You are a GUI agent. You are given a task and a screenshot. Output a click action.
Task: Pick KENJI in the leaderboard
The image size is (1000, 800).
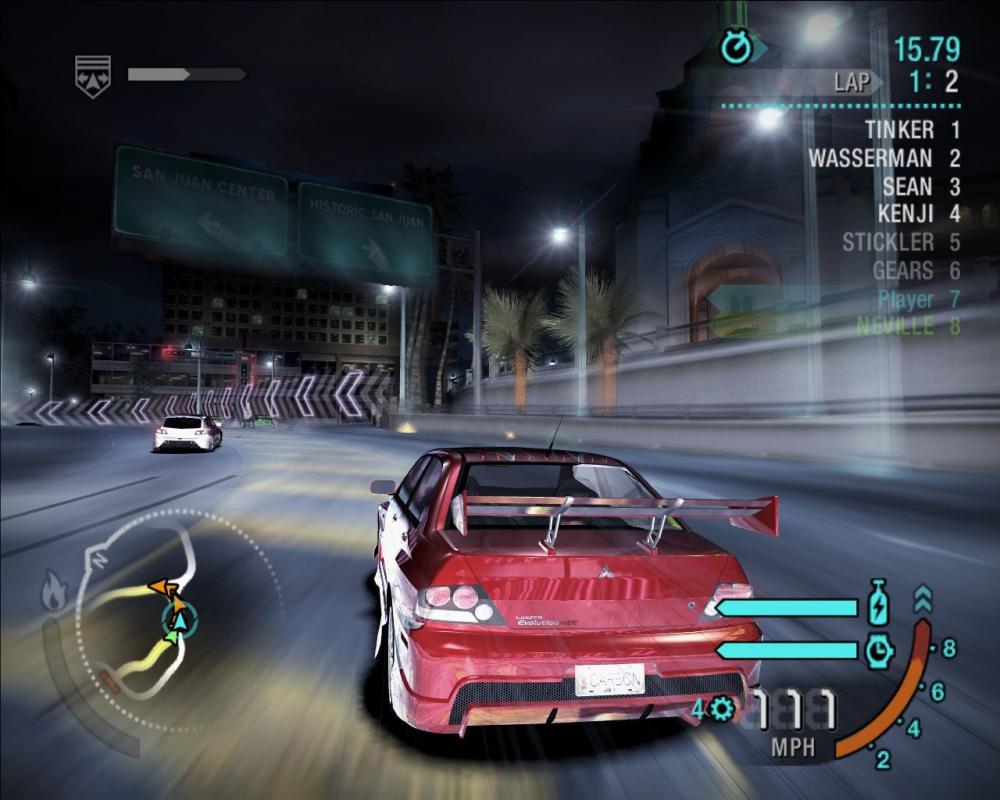point(906,214)
